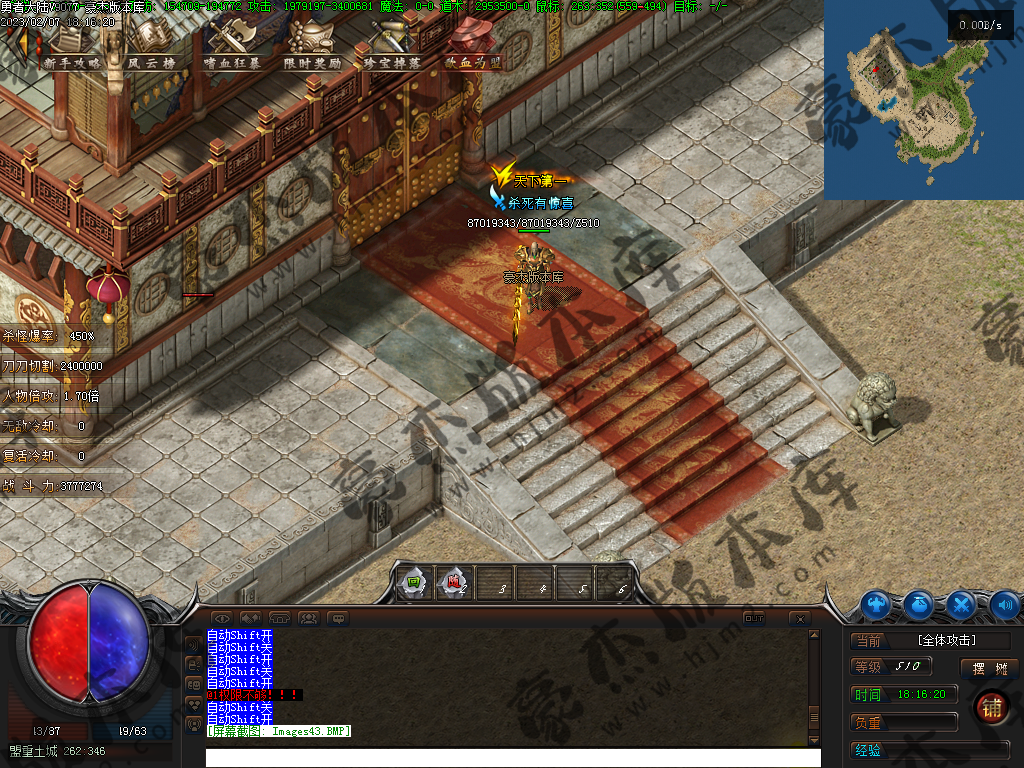The height and width of the screenshot is (768, 1024).
Task: Select the 嗜血狂暴 axe icon
Action: 231,45
